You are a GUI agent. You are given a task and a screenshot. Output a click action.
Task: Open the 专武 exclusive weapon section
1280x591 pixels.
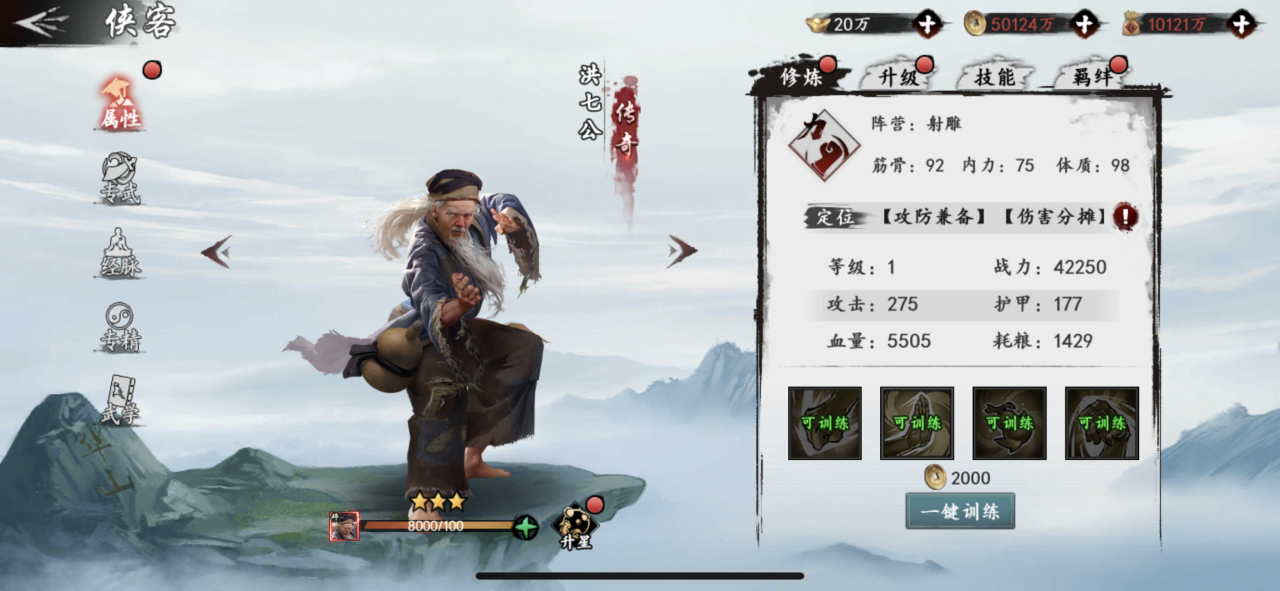tap(120, 180)
